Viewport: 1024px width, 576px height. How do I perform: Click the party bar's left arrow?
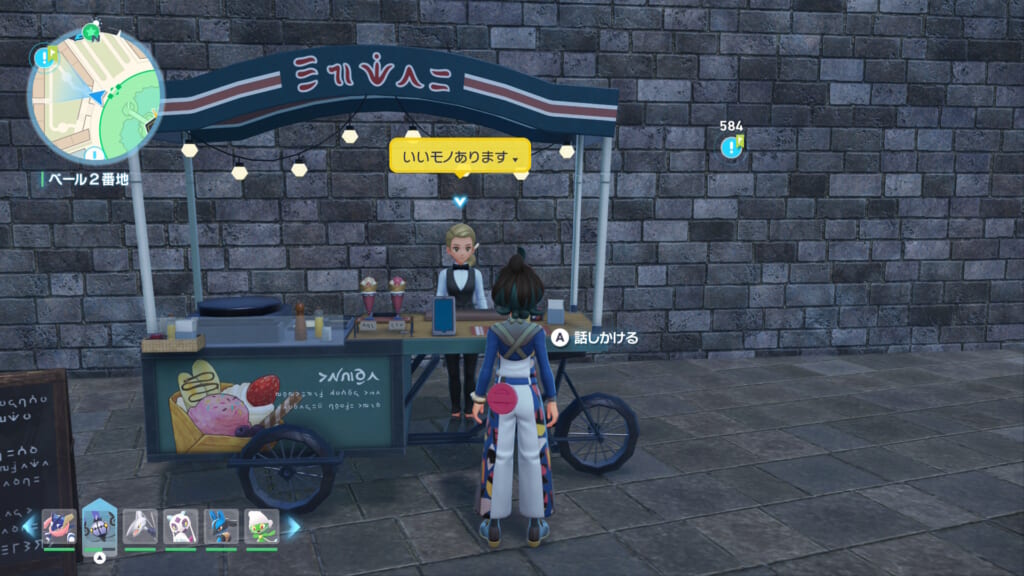click(29, 526)
